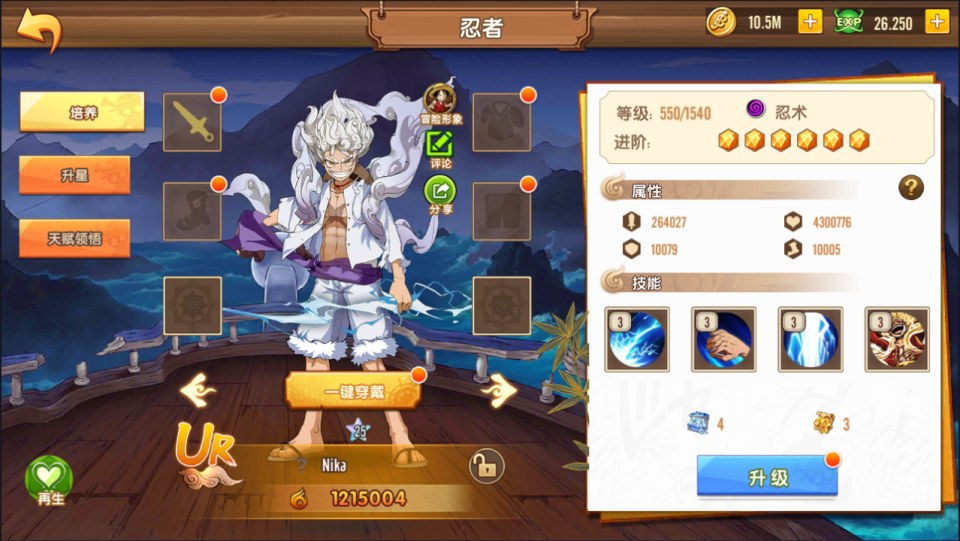960x541 pixels.
Task: Click the green 再生 heart button
Action: point(49,479)
